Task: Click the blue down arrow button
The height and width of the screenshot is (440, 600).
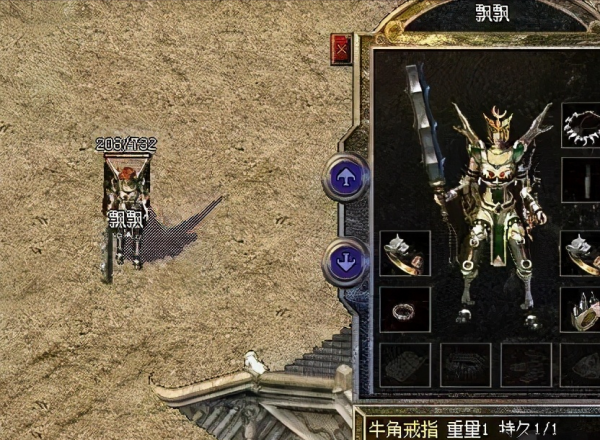Action: (x=344, y=263)
